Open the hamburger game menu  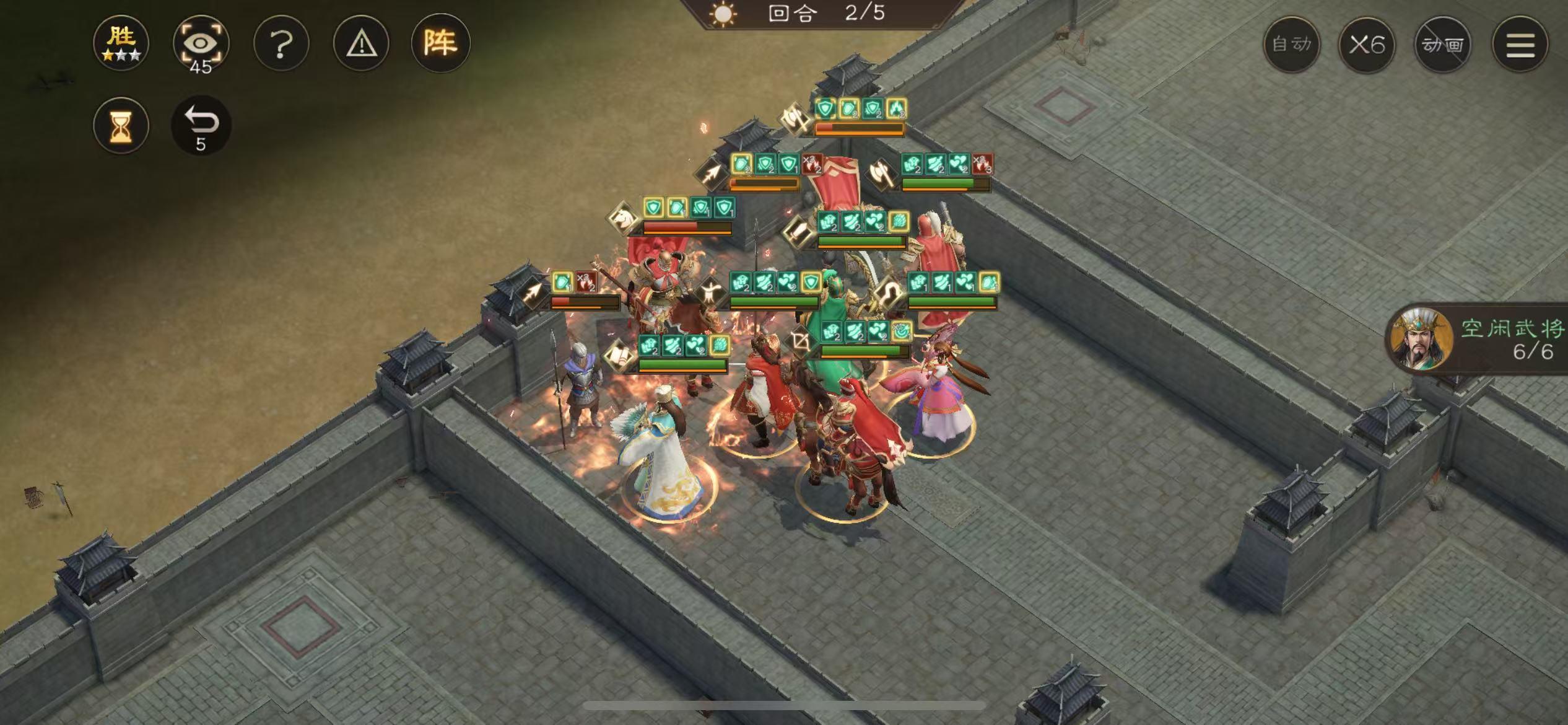coord(1518,45)
